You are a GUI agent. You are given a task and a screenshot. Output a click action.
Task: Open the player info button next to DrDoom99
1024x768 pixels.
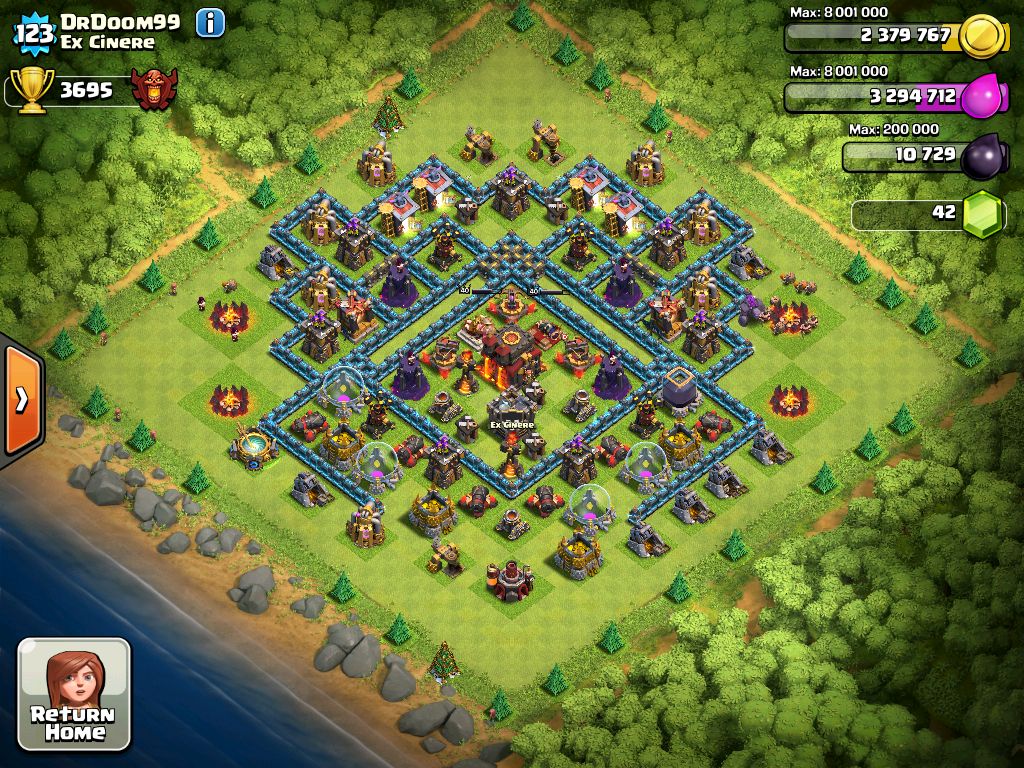click(210, 22)
